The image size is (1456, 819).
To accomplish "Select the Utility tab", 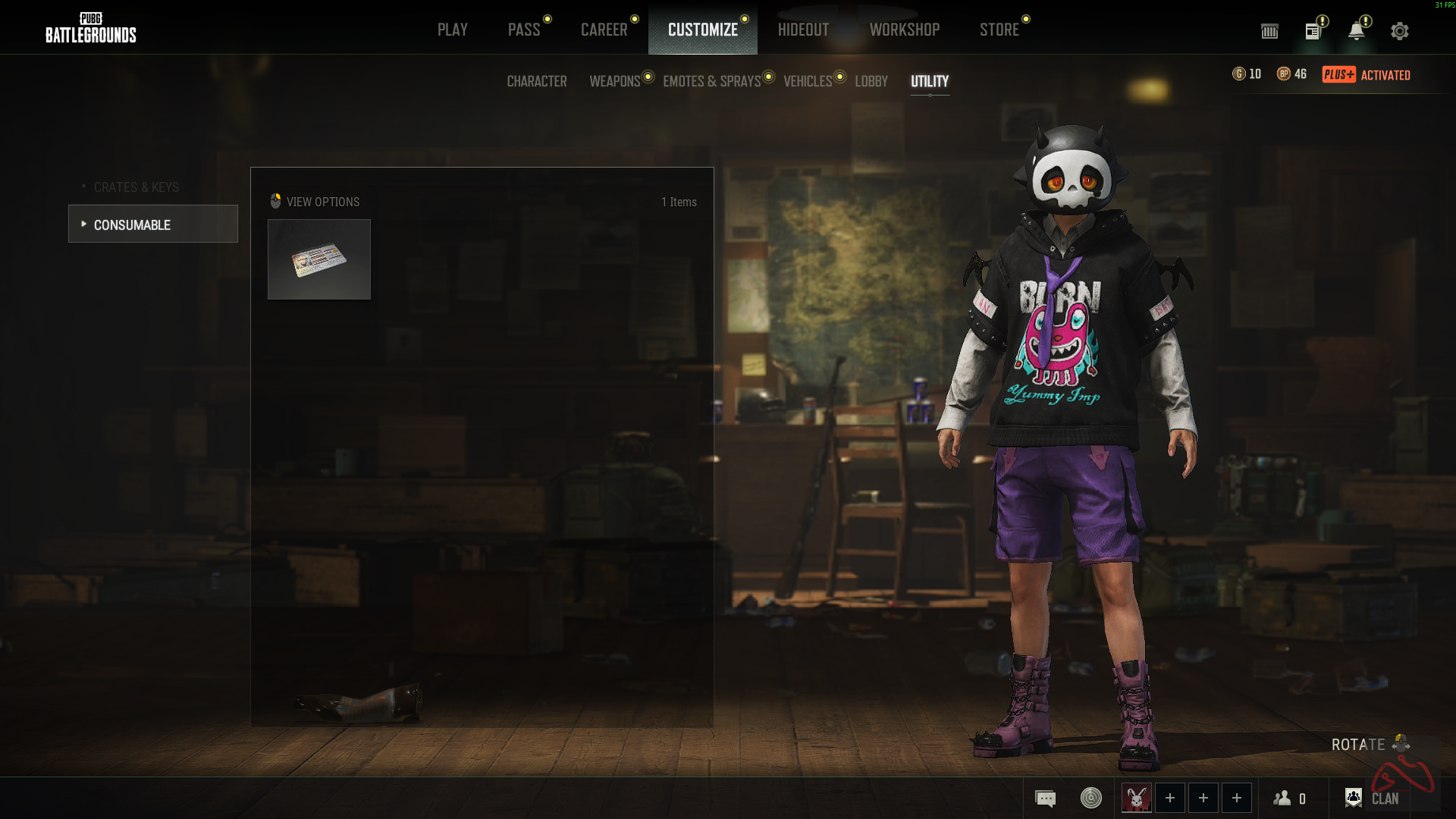I will [x=930, y=82].
